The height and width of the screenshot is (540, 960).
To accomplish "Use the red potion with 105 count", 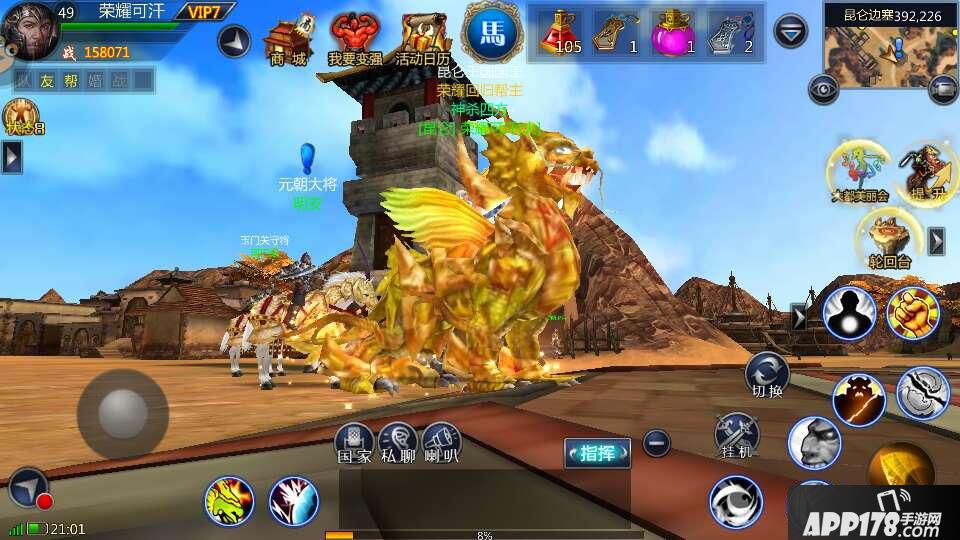I will pyautogui.click(x=564, y=31).
